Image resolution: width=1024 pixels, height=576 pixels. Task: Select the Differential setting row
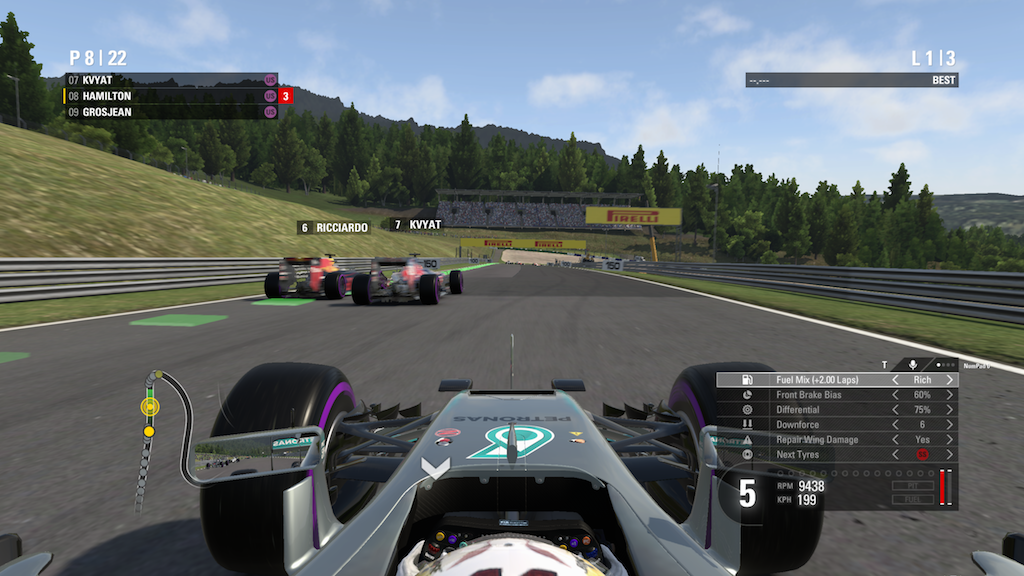(x=820, y=410)
